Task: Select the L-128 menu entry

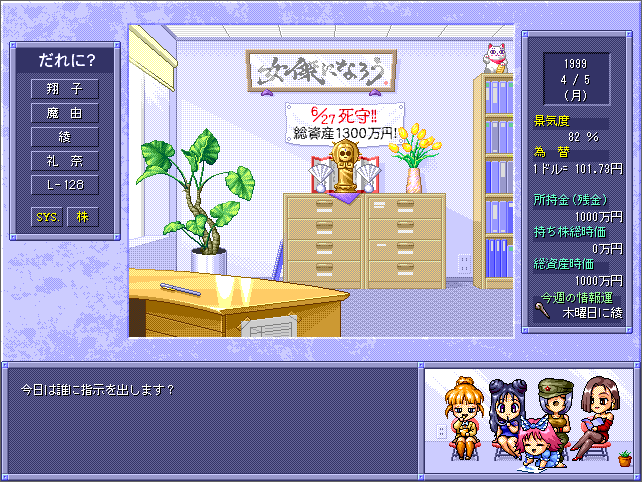Action: (x=65, y=185)
